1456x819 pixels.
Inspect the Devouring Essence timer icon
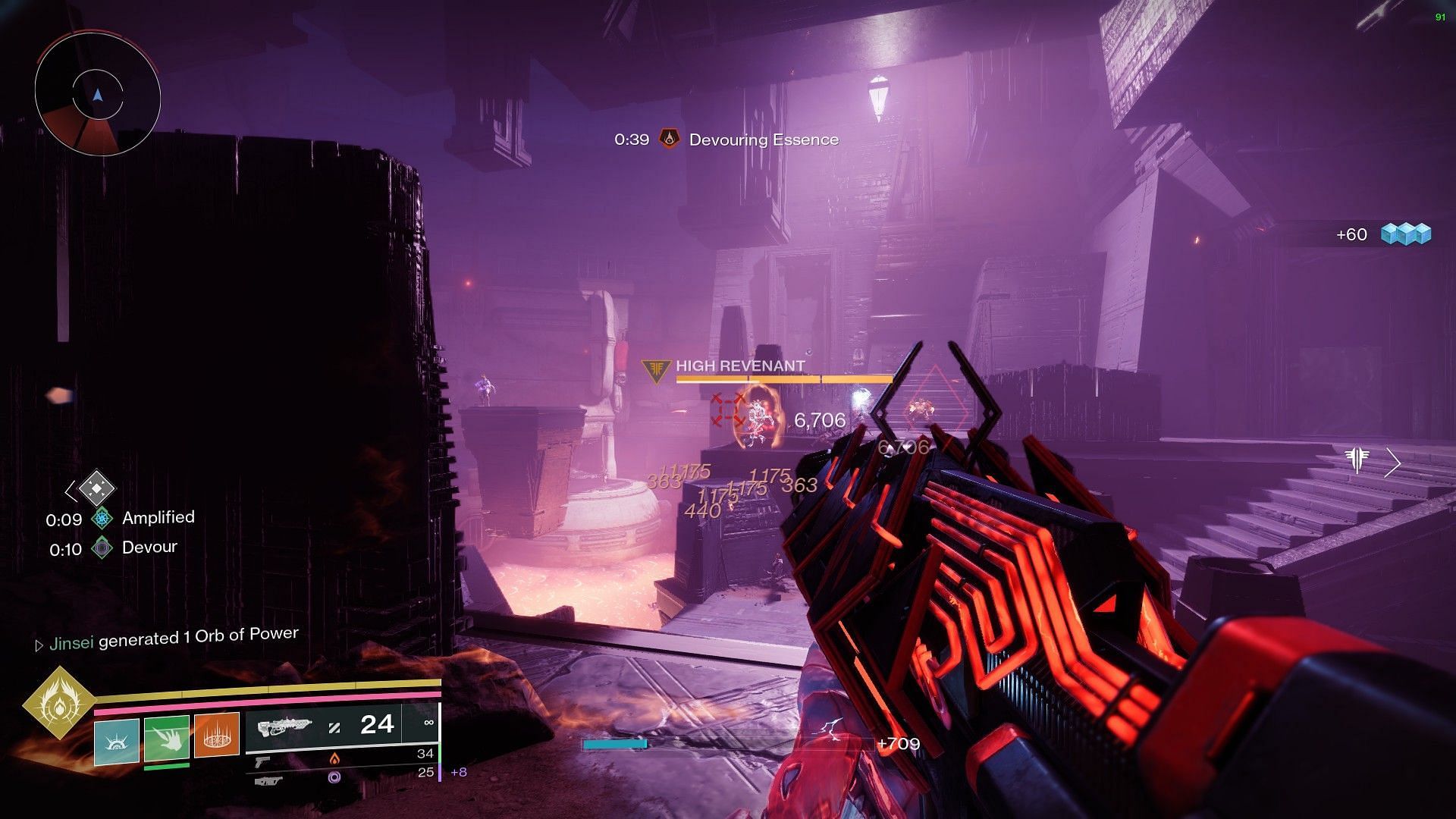[669, 140]
